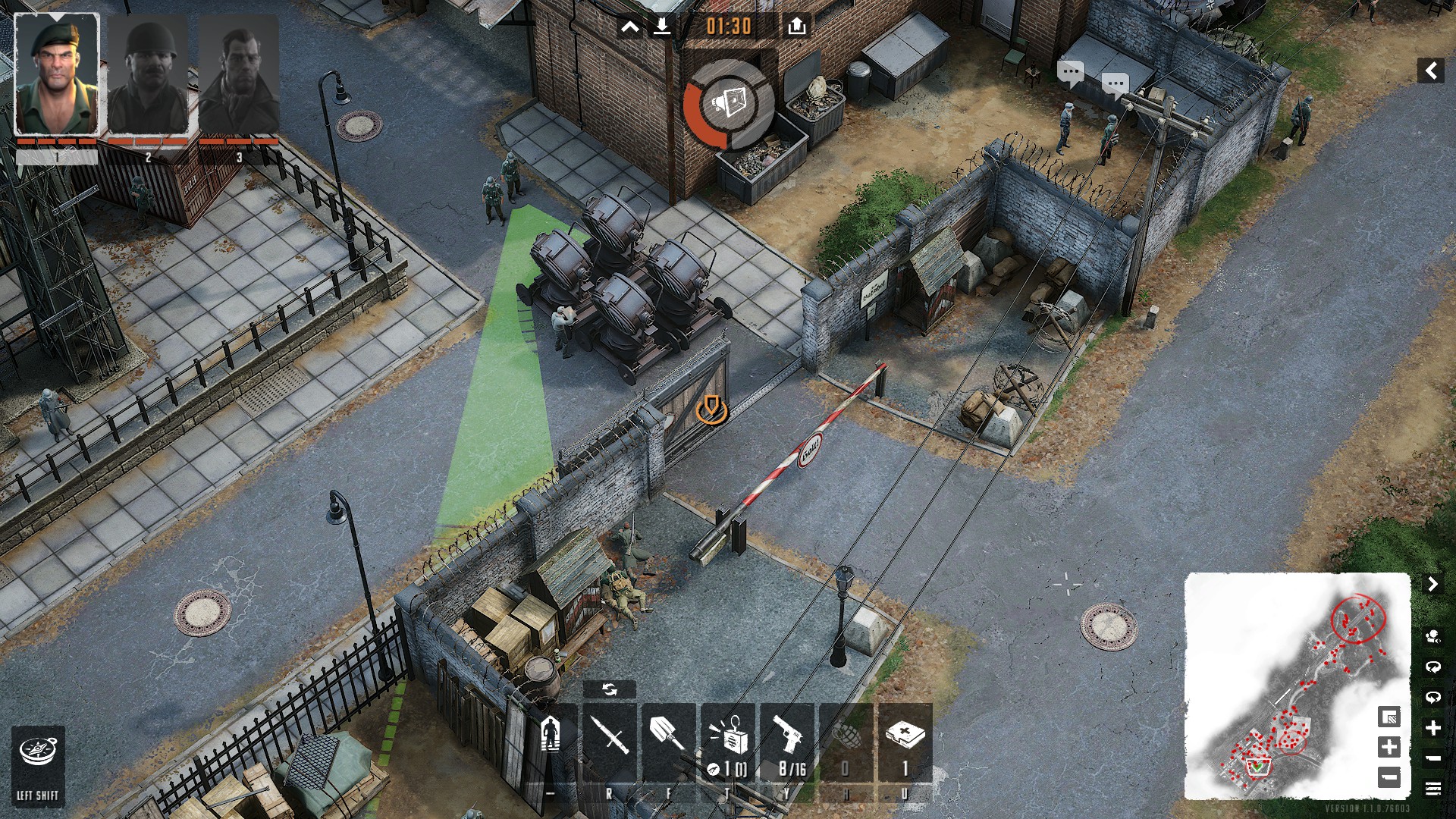The image size is (1456, 819).
Task: Toggle the minimap overlay square button
Action: pos(1389,717)
